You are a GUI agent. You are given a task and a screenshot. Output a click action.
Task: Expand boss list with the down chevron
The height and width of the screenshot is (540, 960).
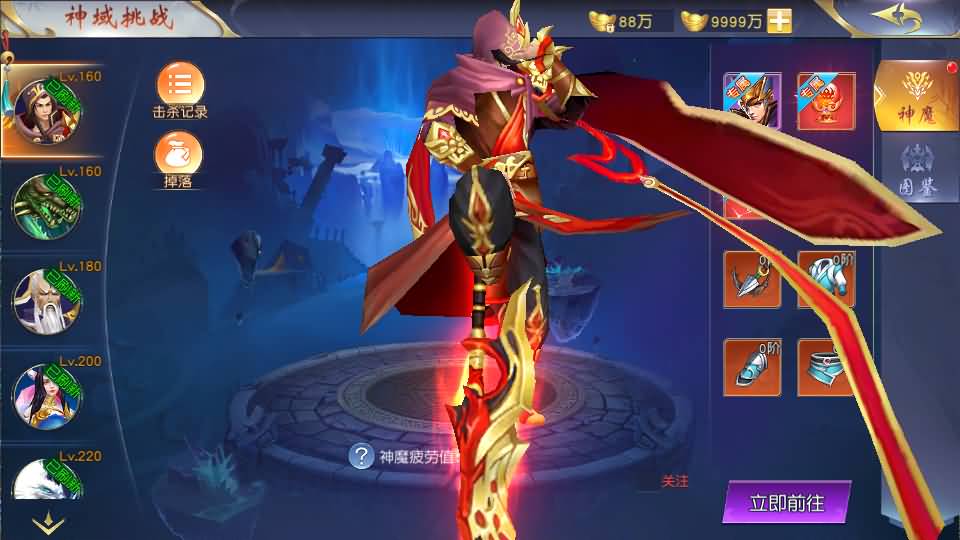(48, 522)
